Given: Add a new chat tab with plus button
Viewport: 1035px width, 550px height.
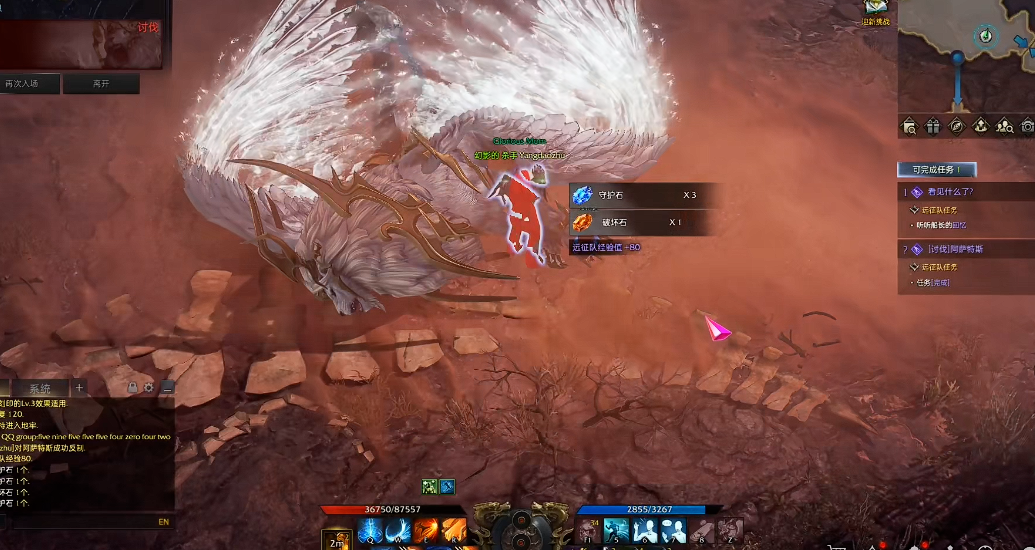Looking at the screenshot, I should [x=80, y=388].
